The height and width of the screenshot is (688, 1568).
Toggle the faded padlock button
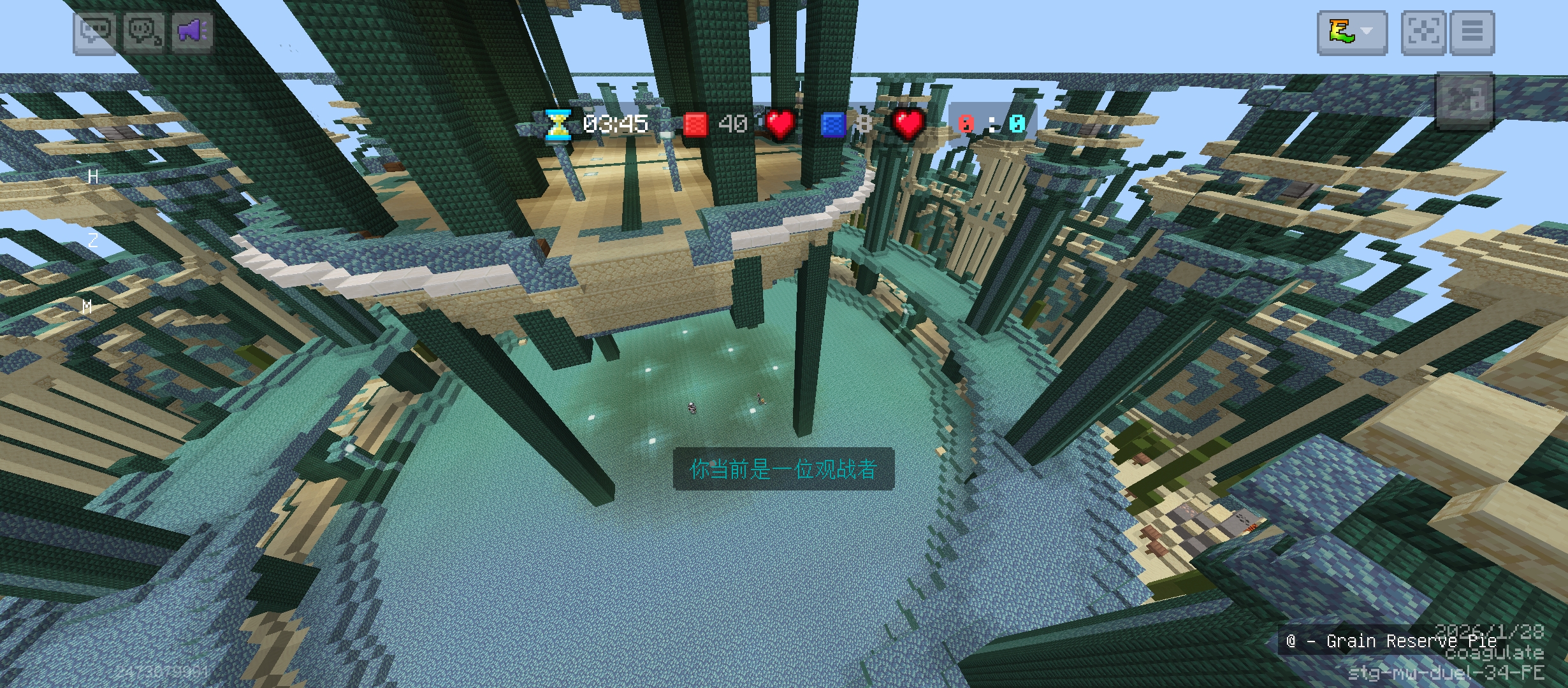(1464, 101)
